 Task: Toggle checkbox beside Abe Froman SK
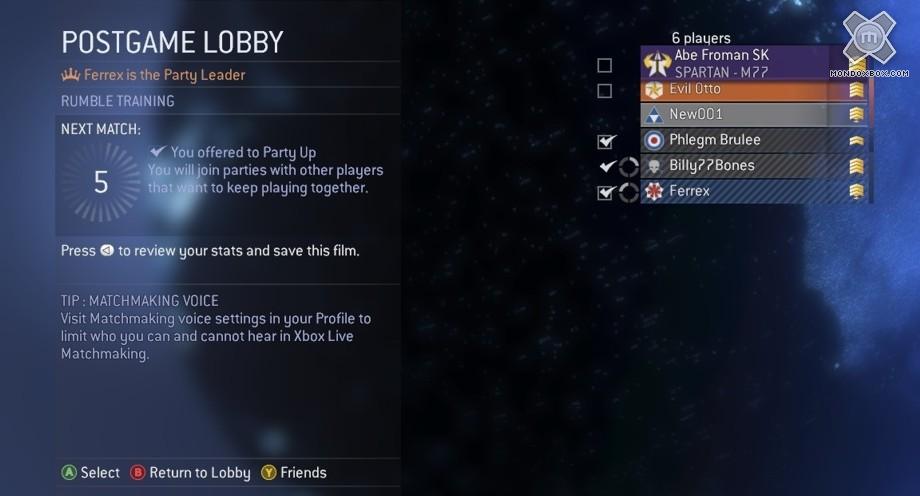pyautogui.click(x=604, y=66)
